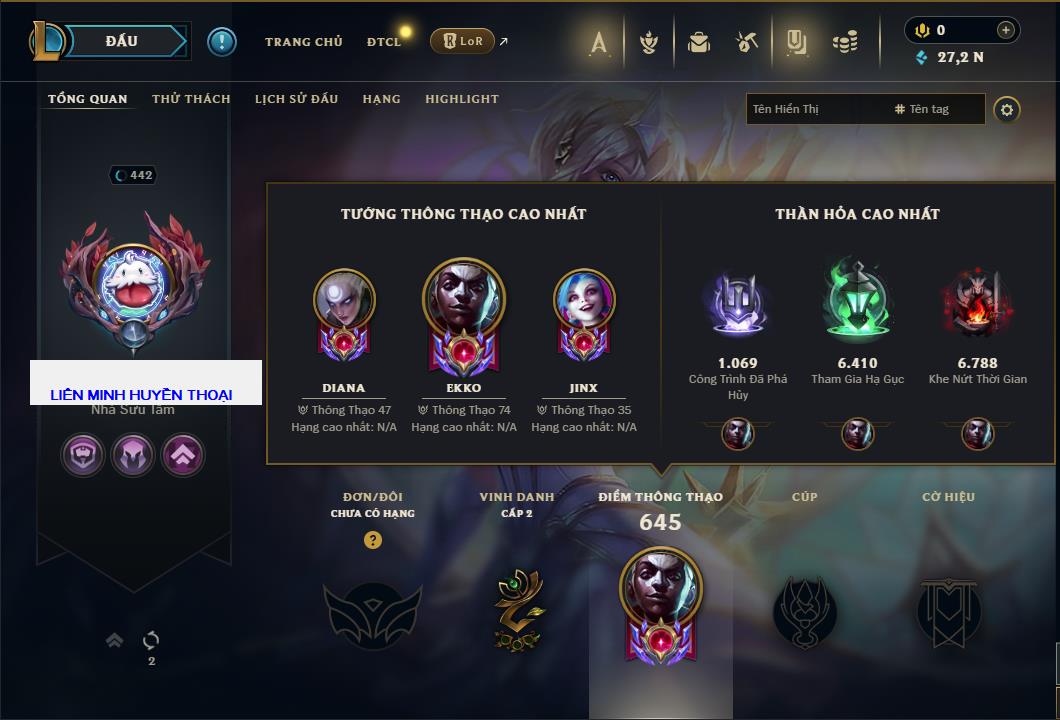Screen dimensions: 1060x720
Task: Switch to the HẠNG tab
Action: click(x=381, y=99)
